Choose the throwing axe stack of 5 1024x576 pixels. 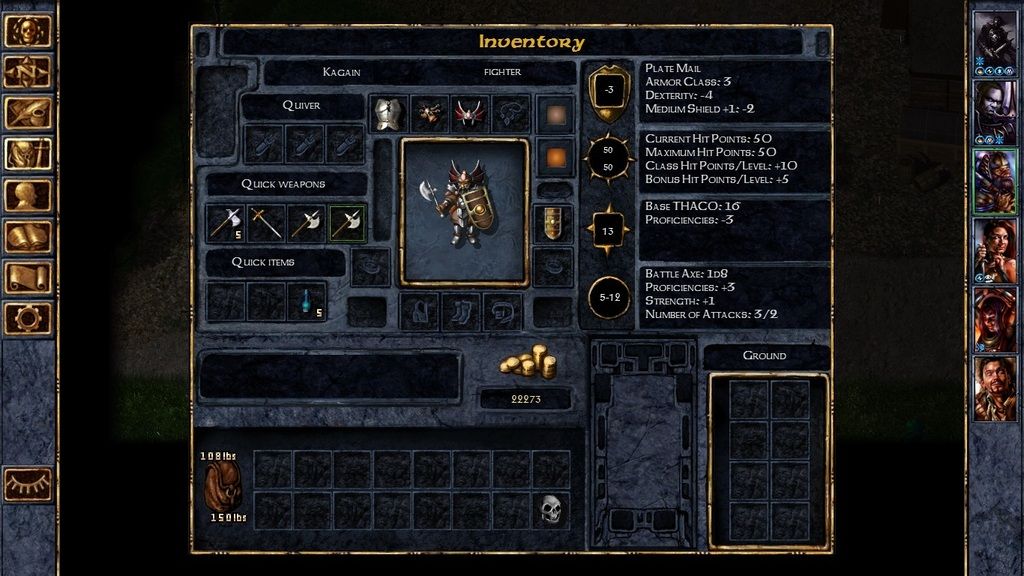(x=226, y=223)
